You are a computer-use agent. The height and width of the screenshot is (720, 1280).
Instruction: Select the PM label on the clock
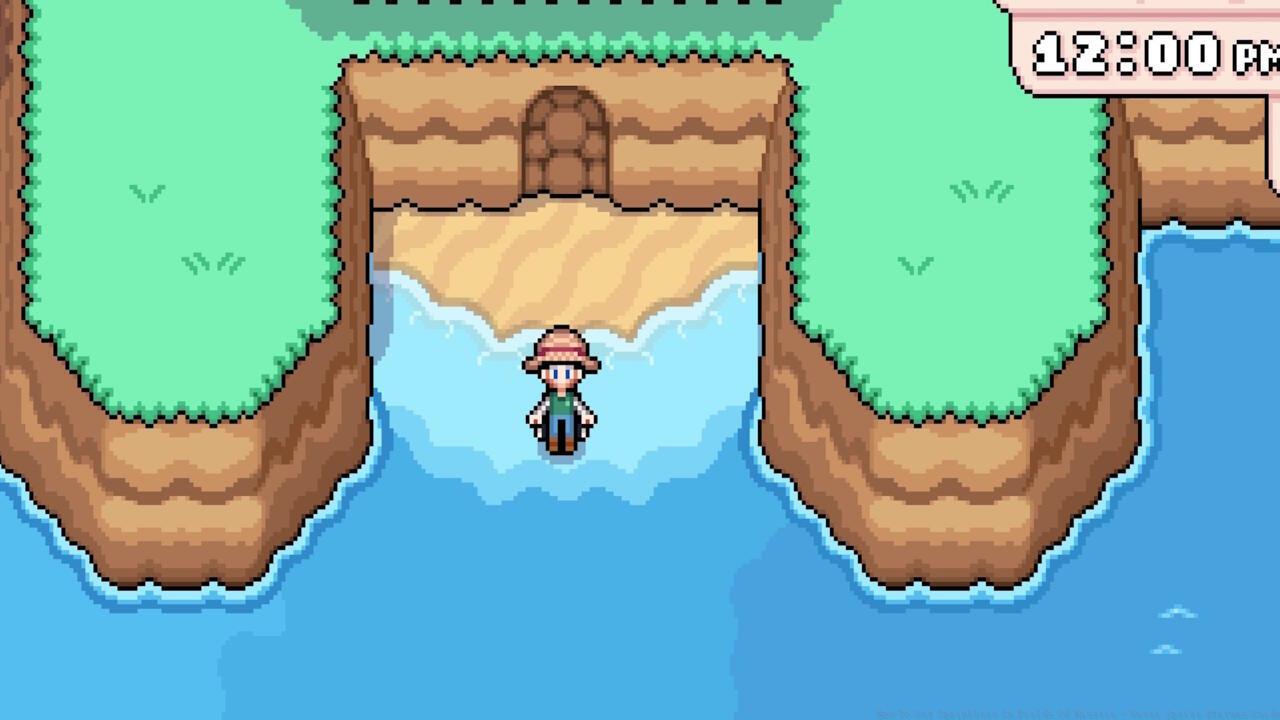1253,55
